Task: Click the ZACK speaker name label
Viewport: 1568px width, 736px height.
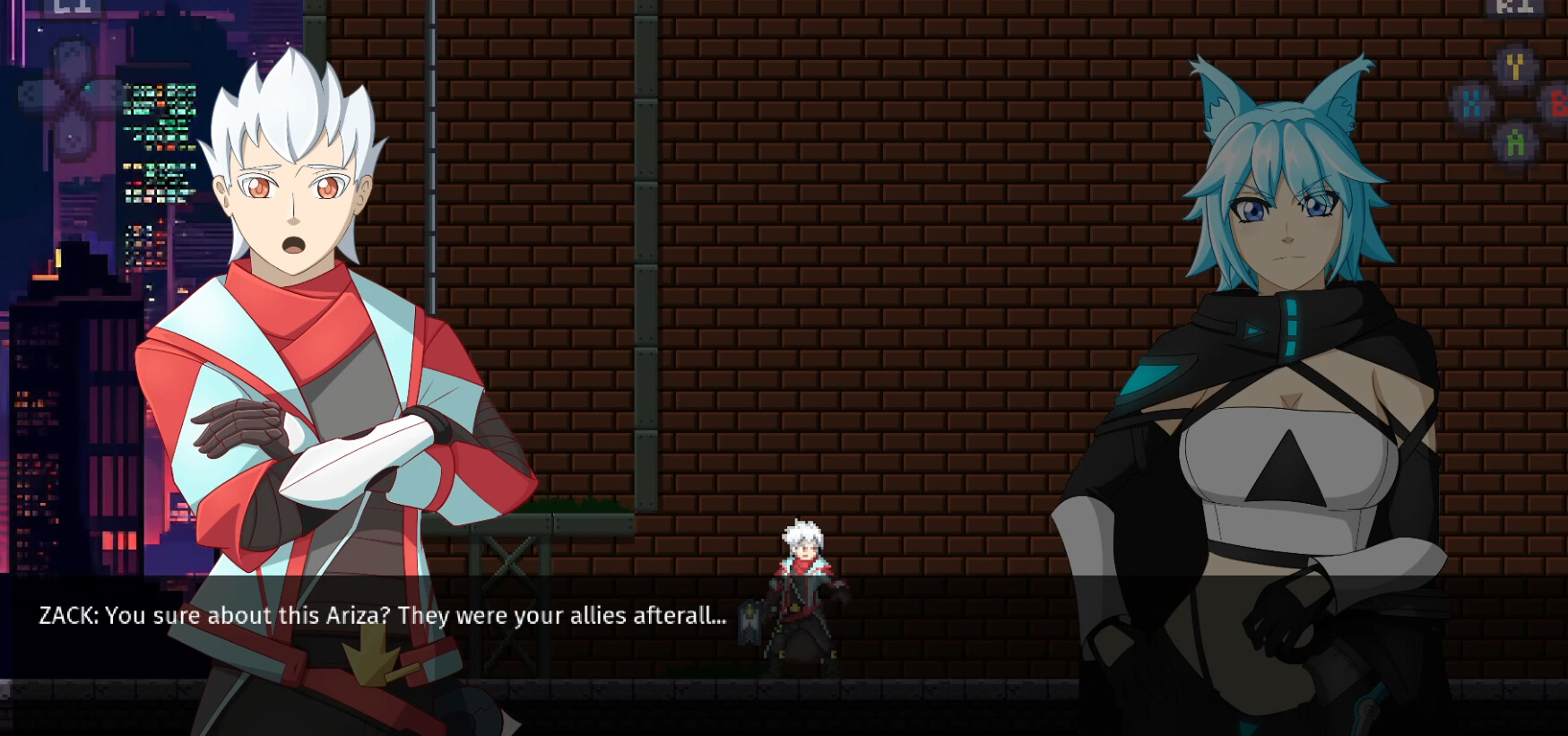Action: click(x=65, y=615)
